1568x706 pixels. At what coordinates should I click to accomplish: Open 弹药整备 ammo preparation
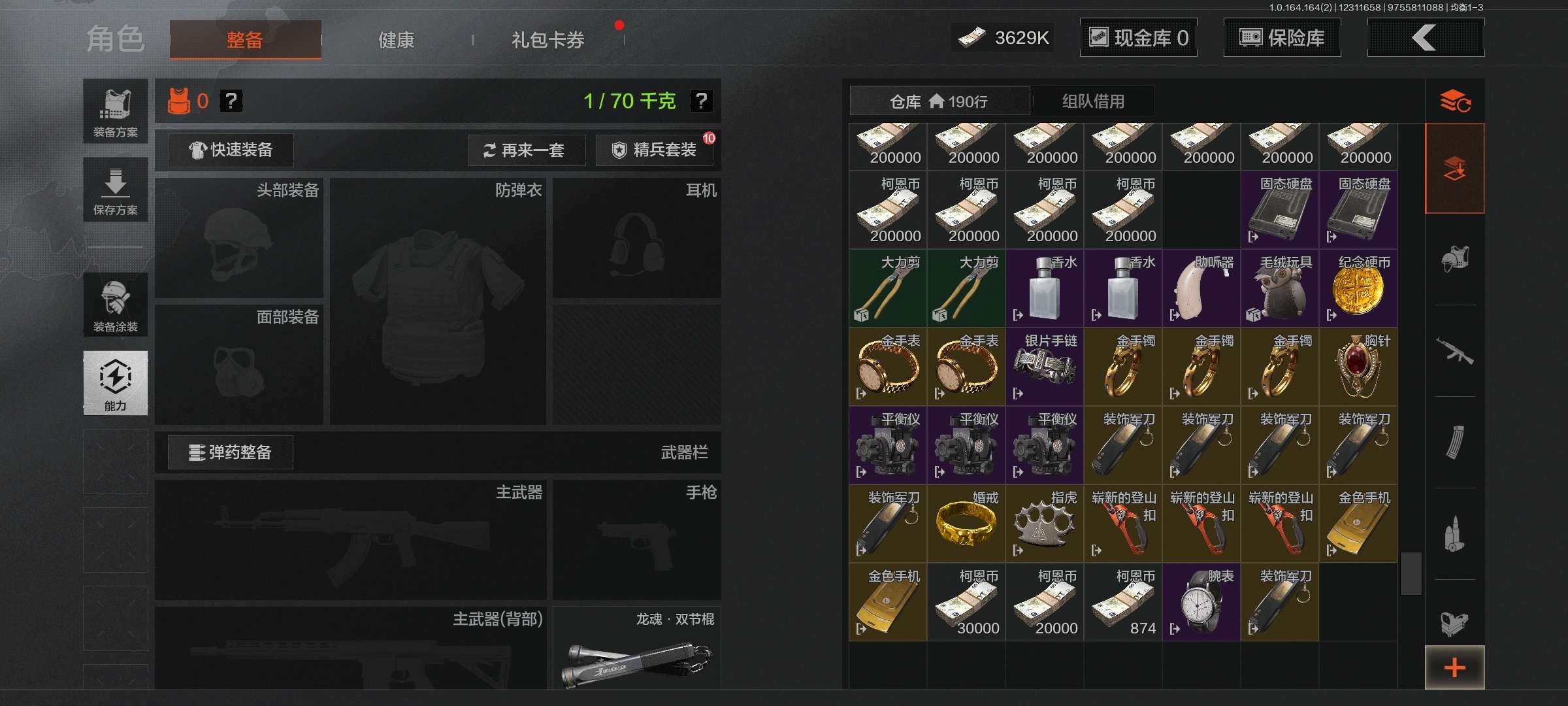coord(230,452)
